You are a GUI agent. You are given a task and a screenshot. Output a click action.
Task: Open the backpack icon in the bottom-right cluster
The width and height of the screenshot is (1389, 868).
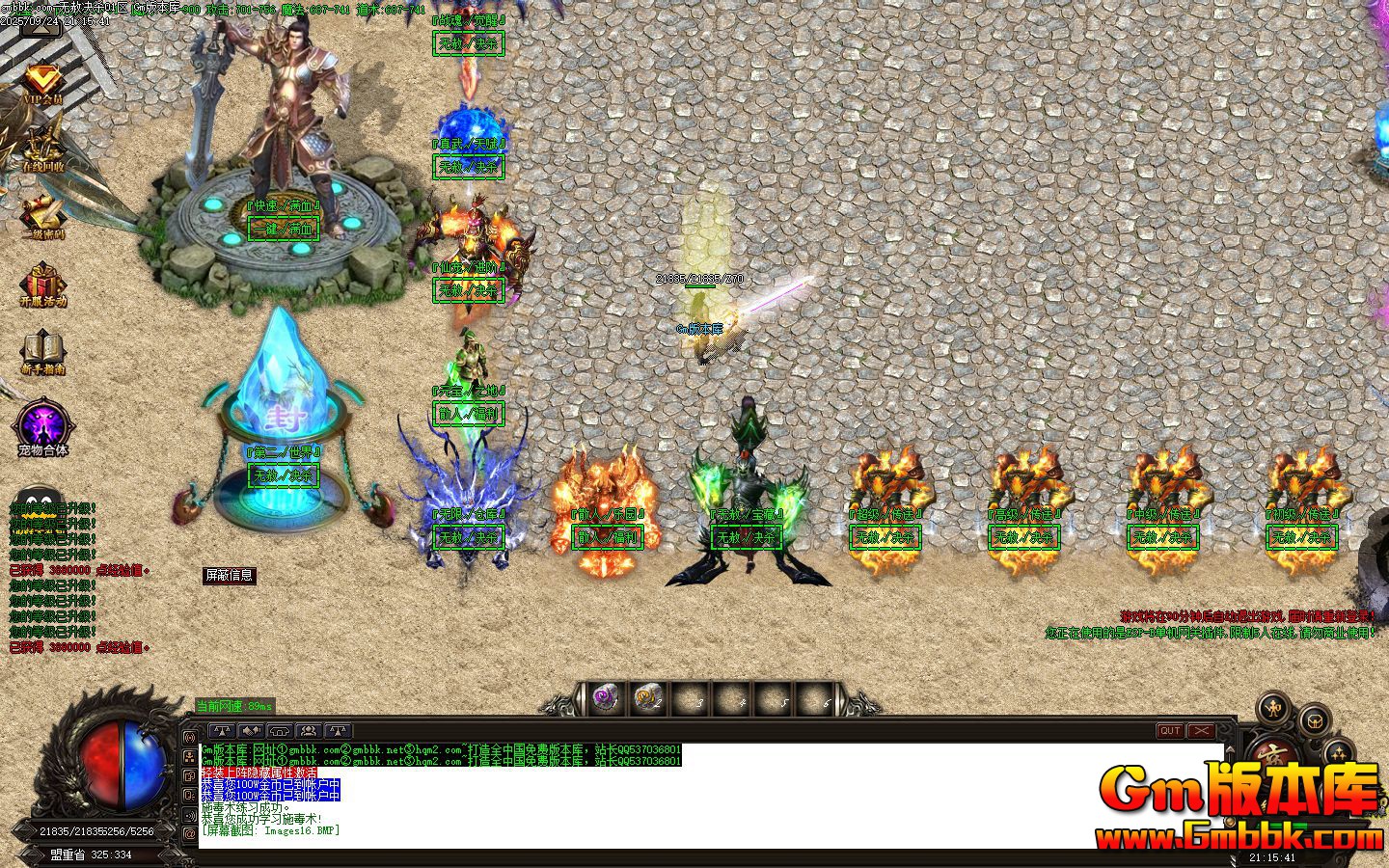coord(1314,720)
